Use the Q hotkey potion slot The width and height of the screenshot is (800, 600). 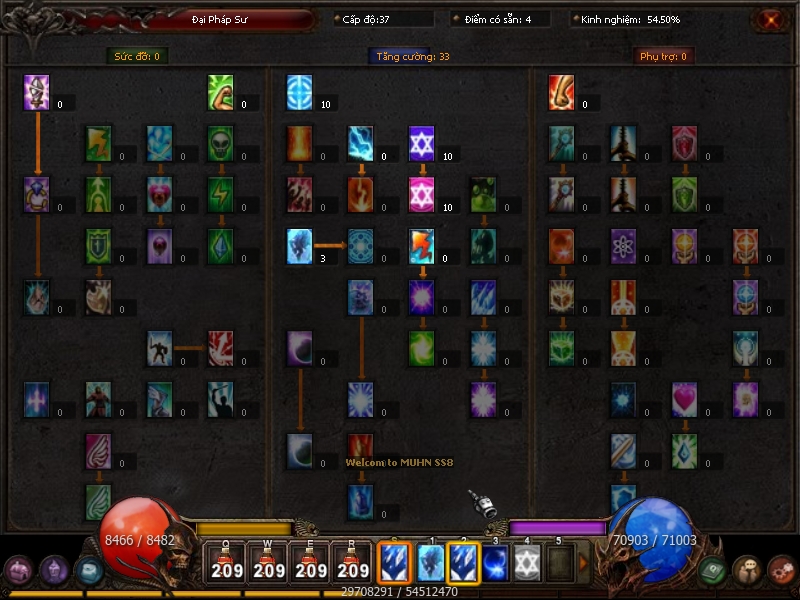226,563
